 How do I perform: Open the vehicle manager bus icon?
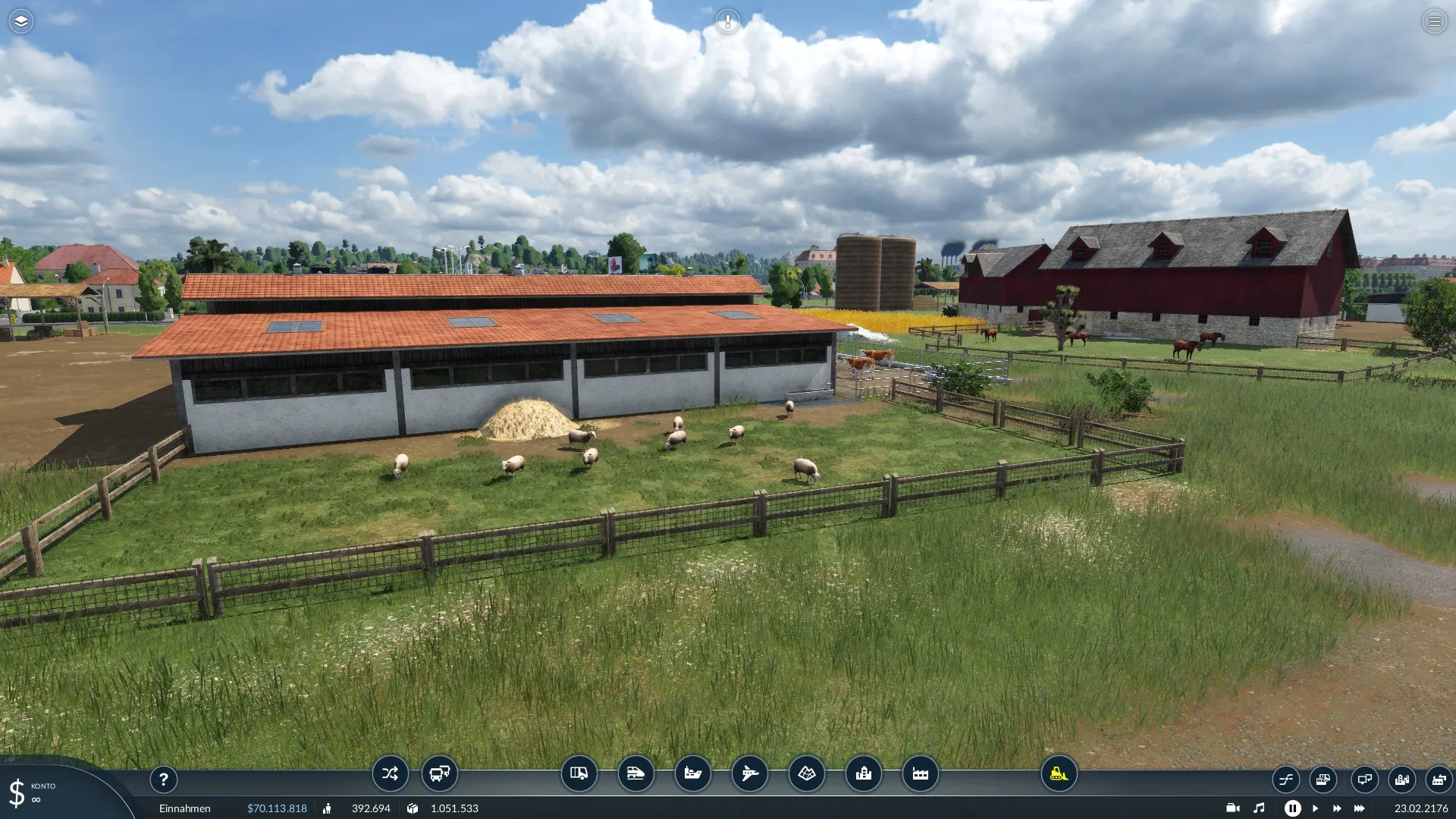(x=440, y=773)
